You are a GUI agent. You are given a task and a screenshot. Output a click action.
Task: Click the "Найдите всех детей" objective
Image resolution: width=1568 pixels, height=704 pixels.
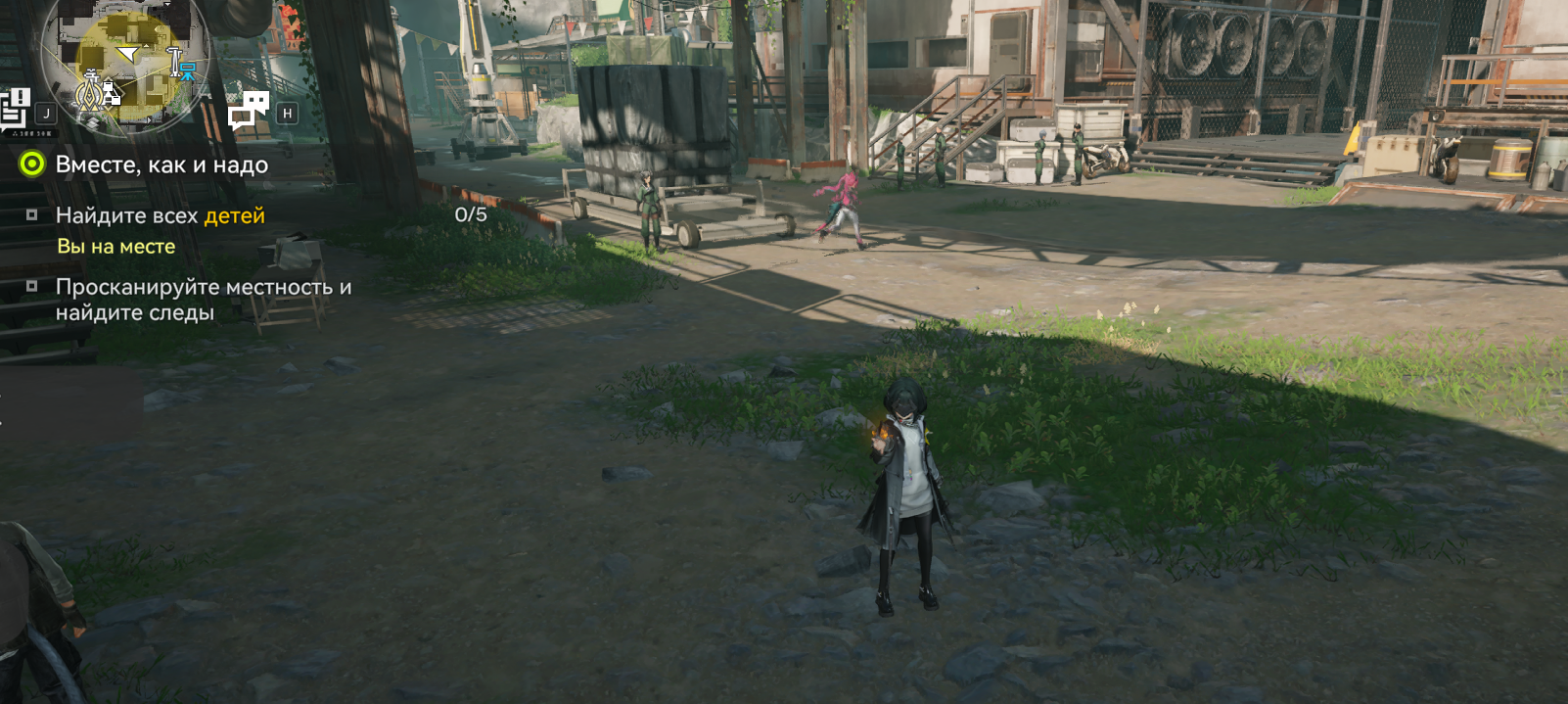click(x=160, y=215)
